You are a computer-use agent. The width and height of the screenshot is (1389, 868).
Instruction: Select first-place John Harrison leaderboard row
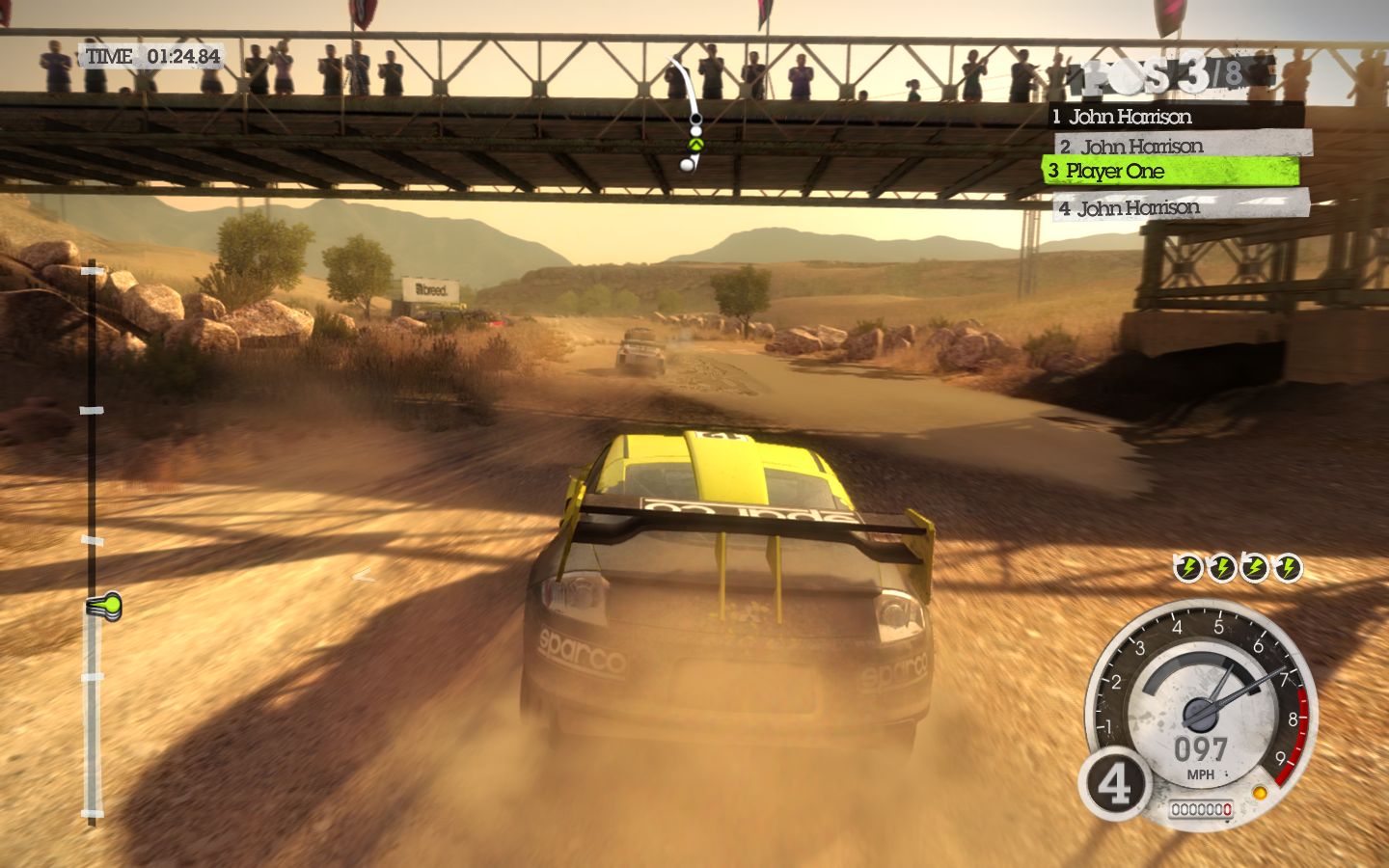pos(1175,117)
